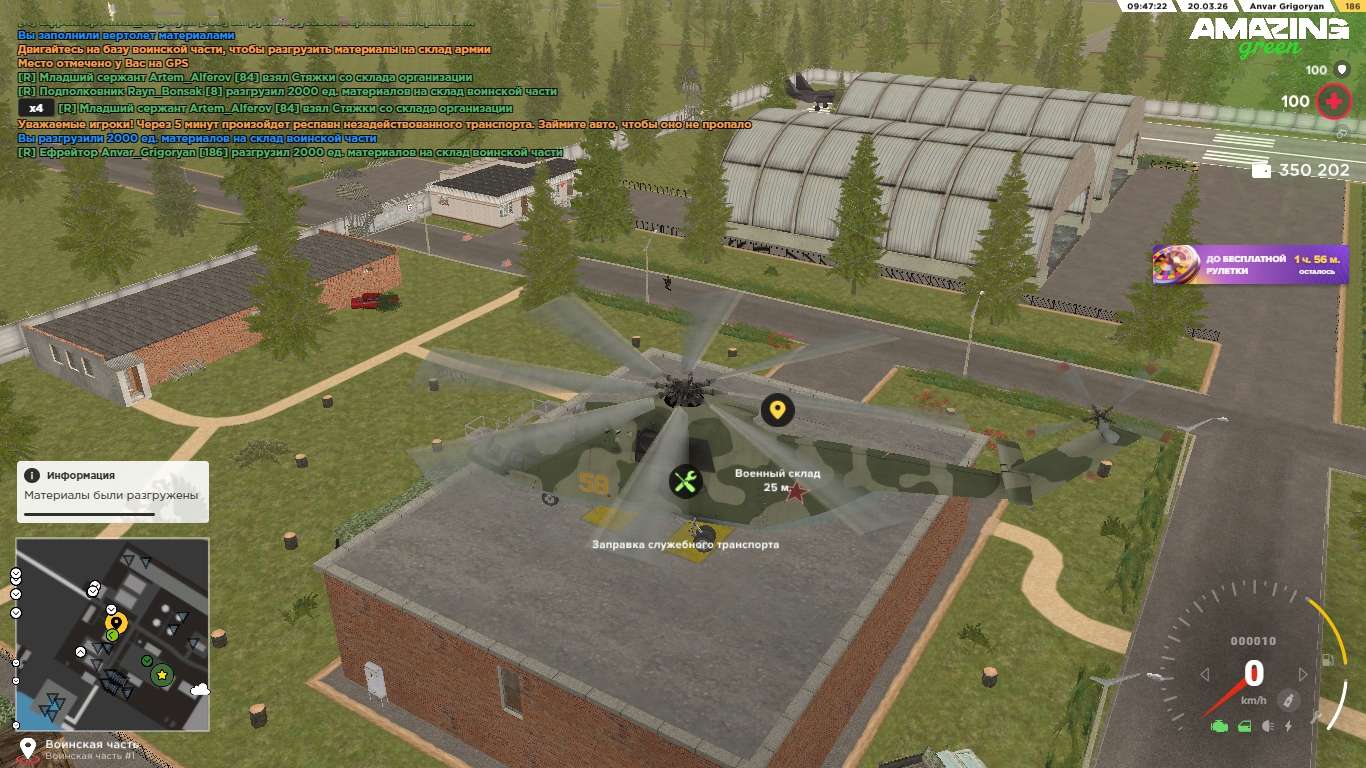Screen dimensions: 1366x768
Task: Toggle the green engine indicator icon
Action: [1219, 726]
